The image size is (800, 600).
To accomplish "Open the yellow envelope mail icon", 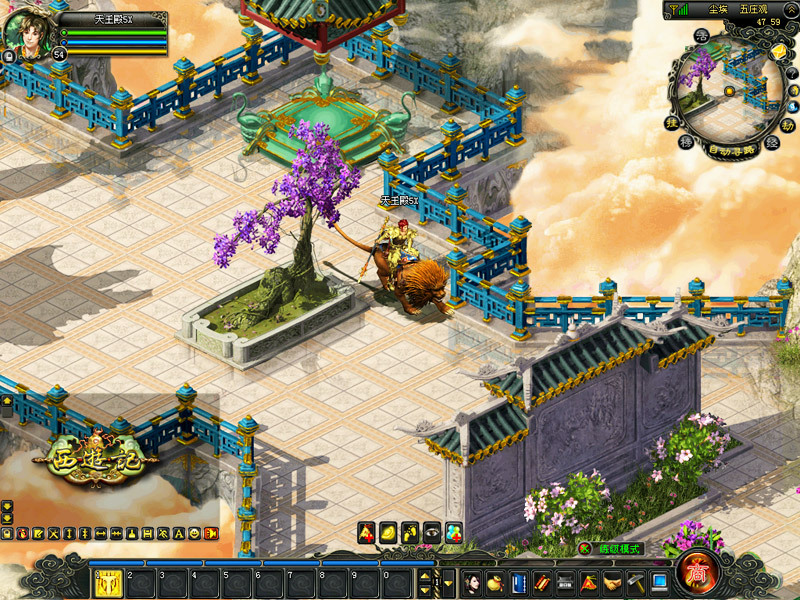I will click(x=779, y=51).
